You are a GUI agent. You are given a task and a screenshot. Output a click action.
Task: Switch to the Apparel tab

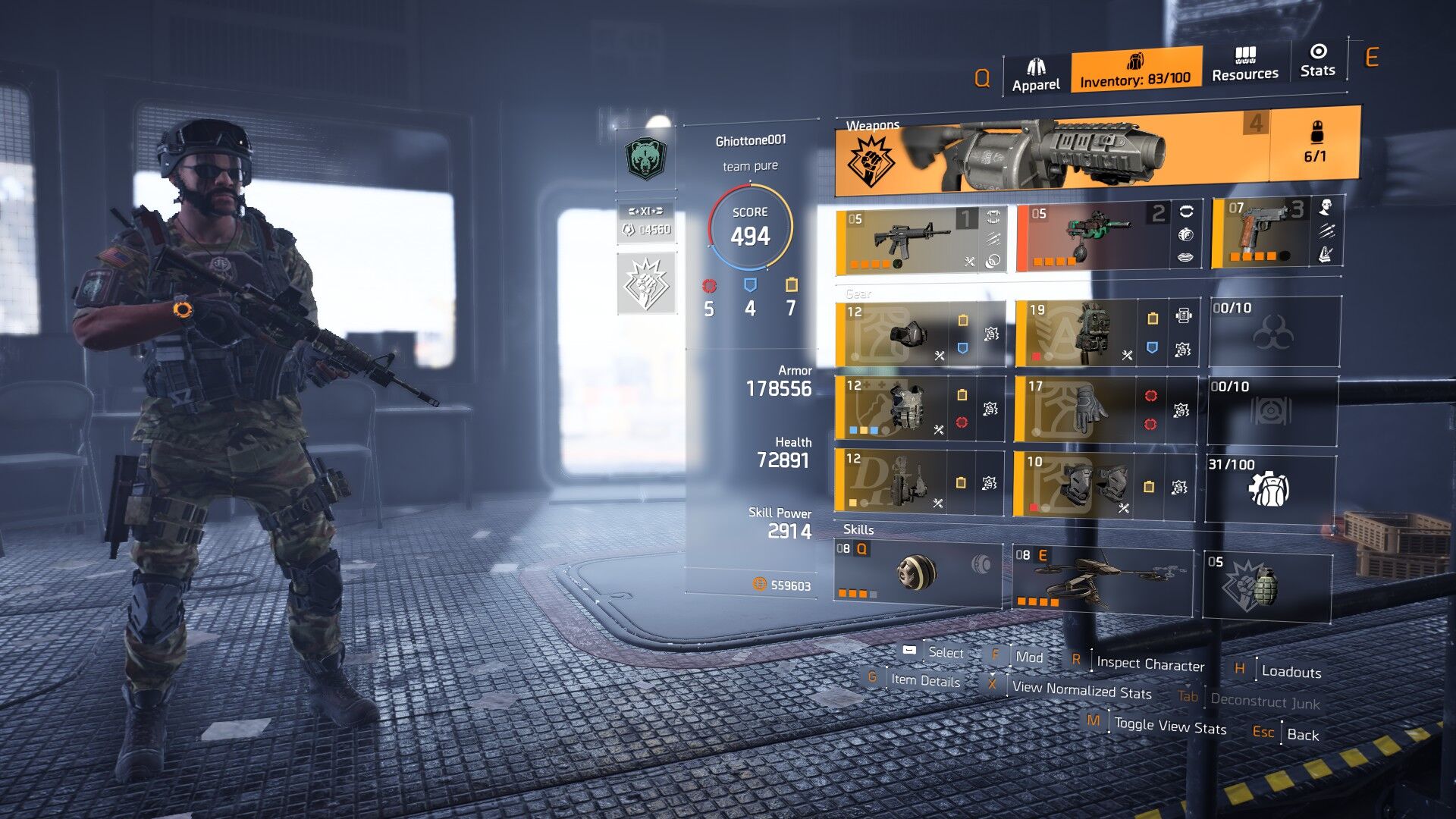click(1035, 75)
